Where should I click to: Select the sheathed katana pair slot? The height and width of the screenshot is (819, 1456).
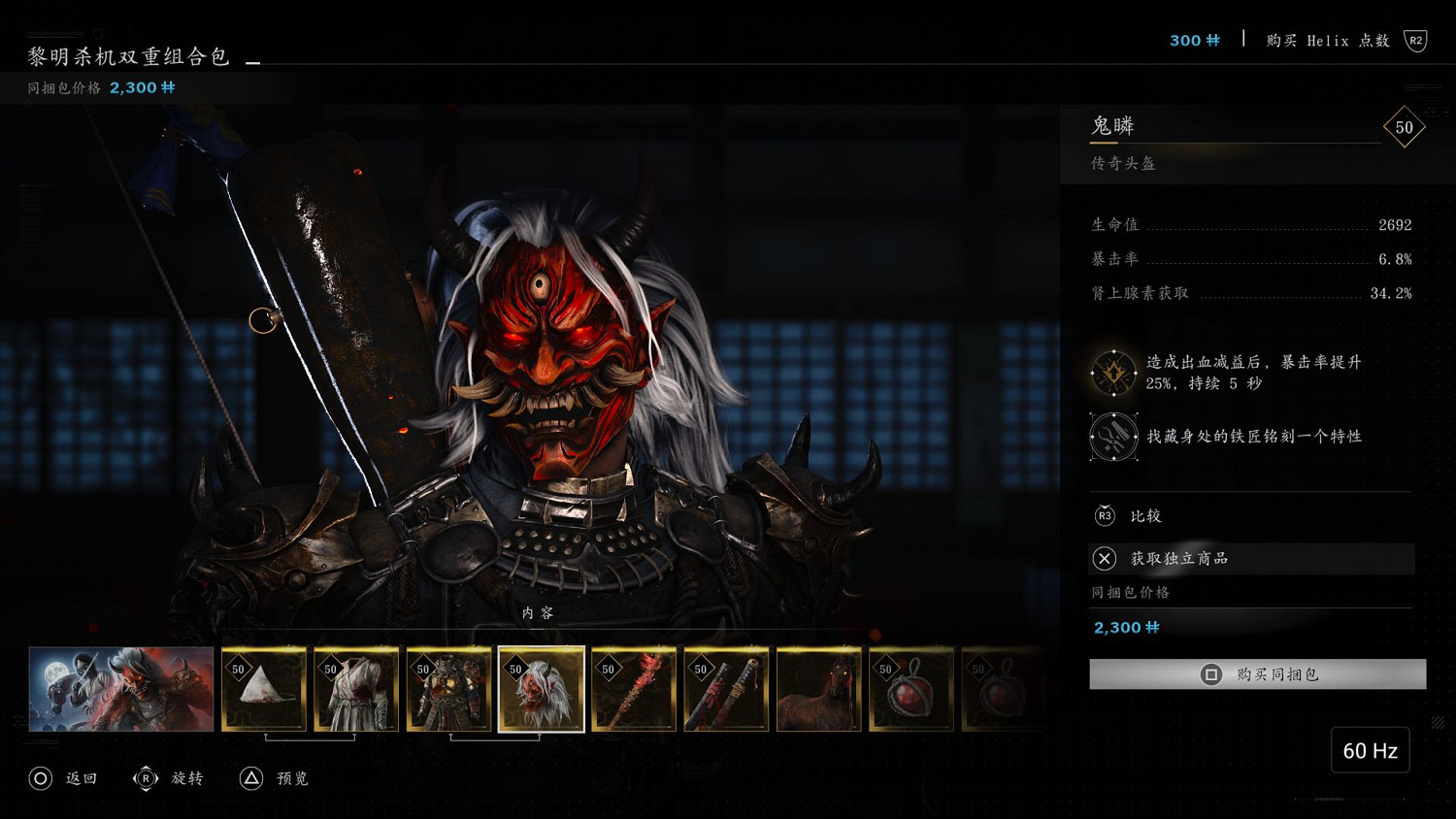click(726, 689)
